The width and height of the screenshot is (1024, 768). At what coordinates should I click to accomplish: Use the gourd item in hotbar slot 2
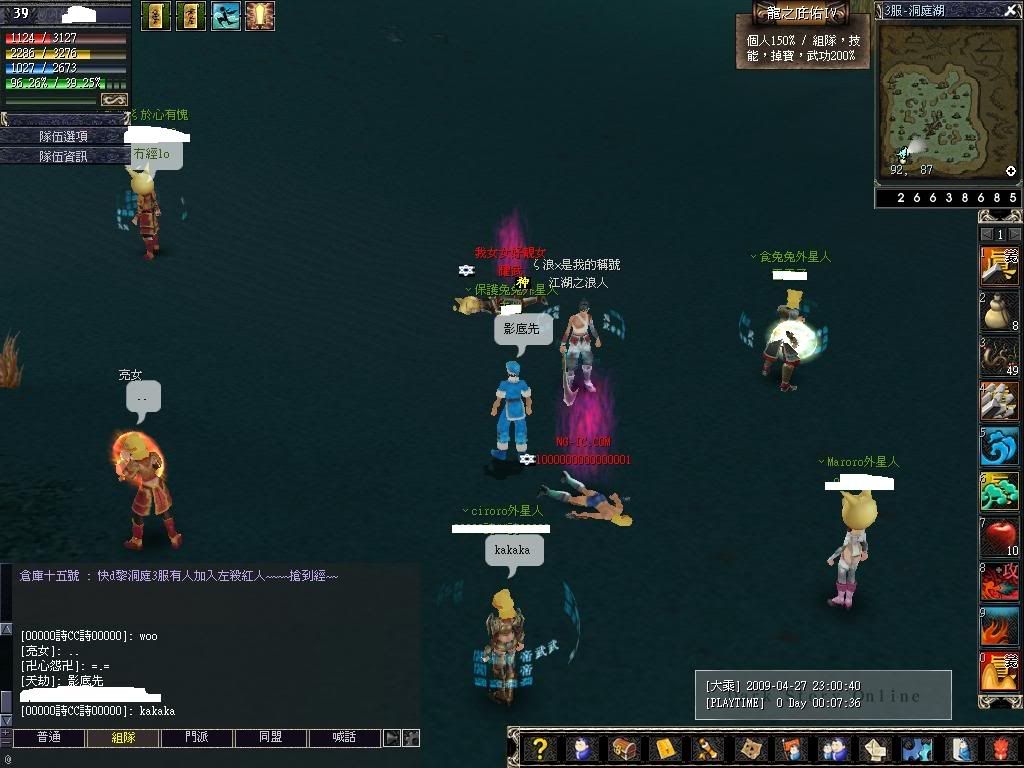[x=998, y=312]
